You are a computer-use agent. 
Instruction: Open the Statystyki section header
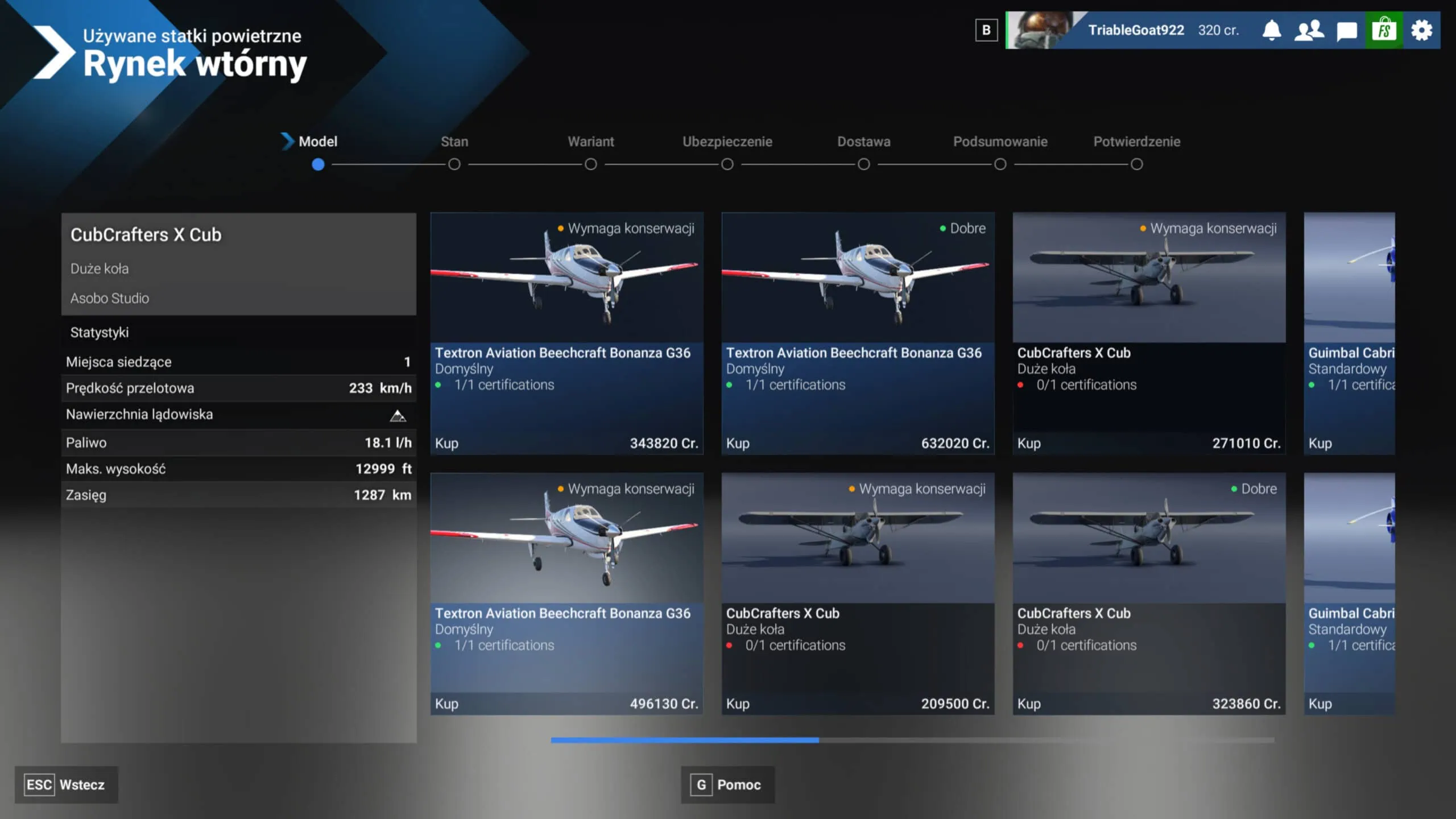point(100,333)
